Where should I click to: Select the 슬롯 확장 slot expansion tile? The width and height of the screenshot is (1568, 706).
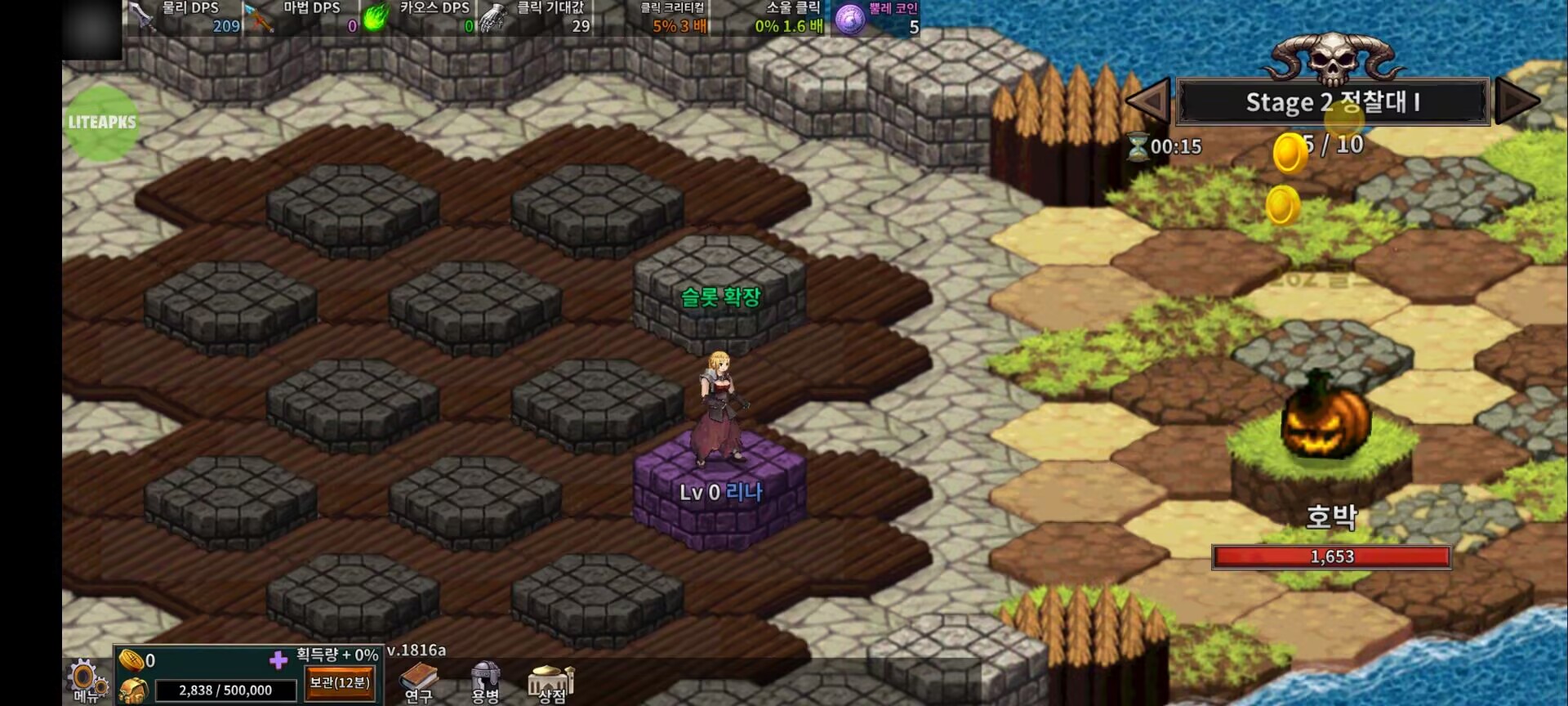click(x=720, y=296)
